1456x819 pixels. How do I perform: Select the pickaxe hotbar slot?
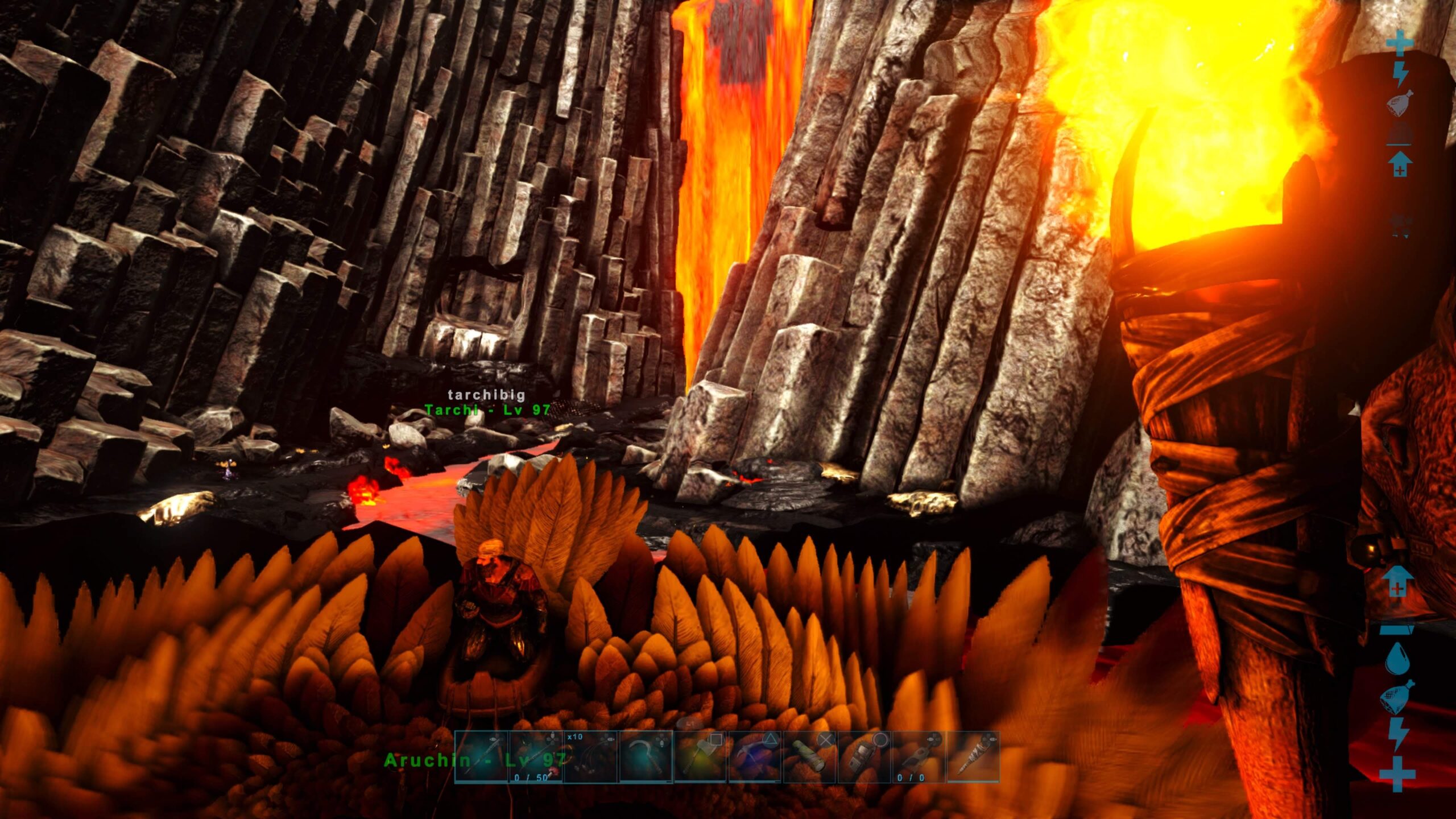pos(754,756)
